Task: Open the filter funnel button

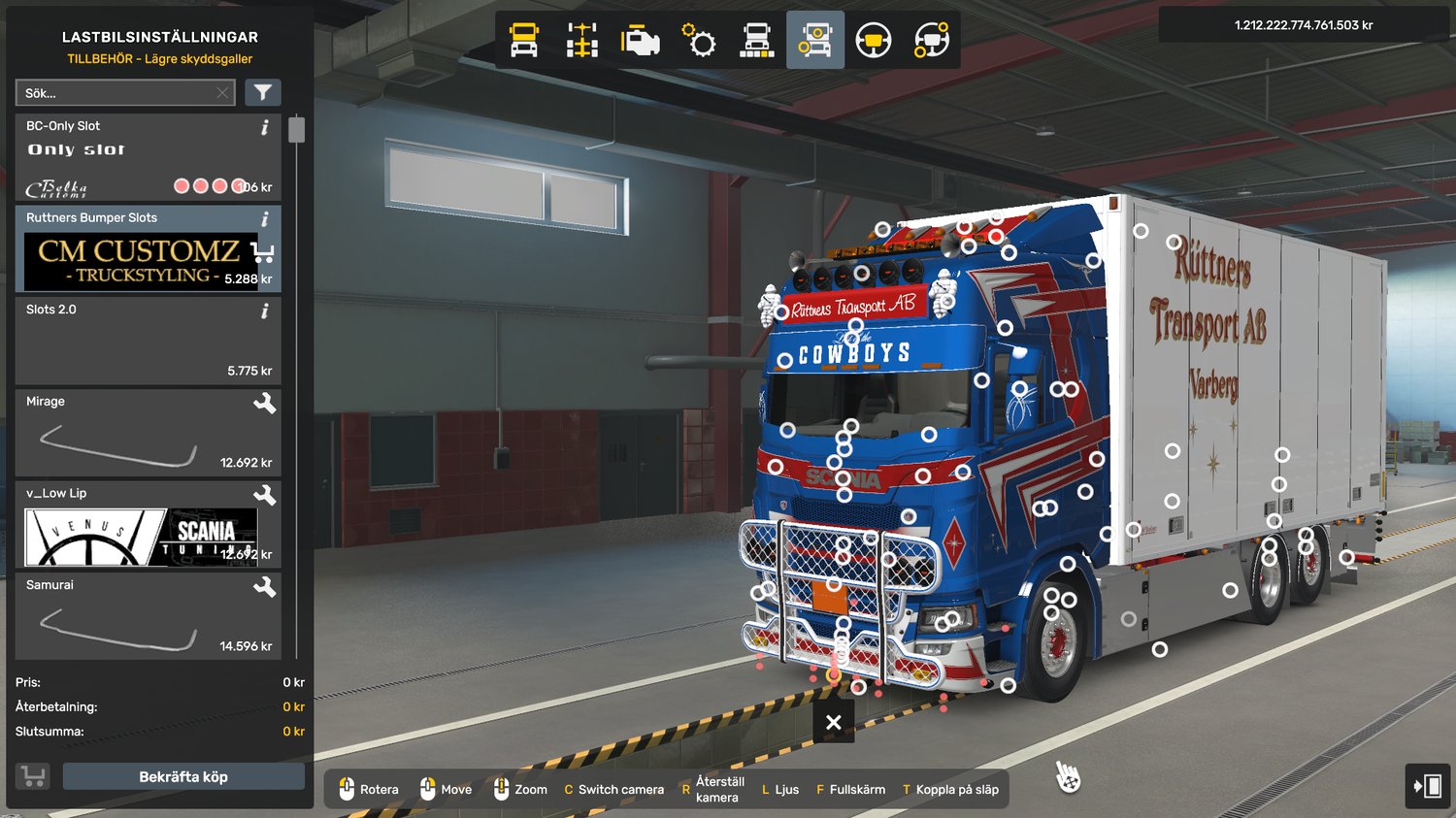Action: tap(262, 93)
